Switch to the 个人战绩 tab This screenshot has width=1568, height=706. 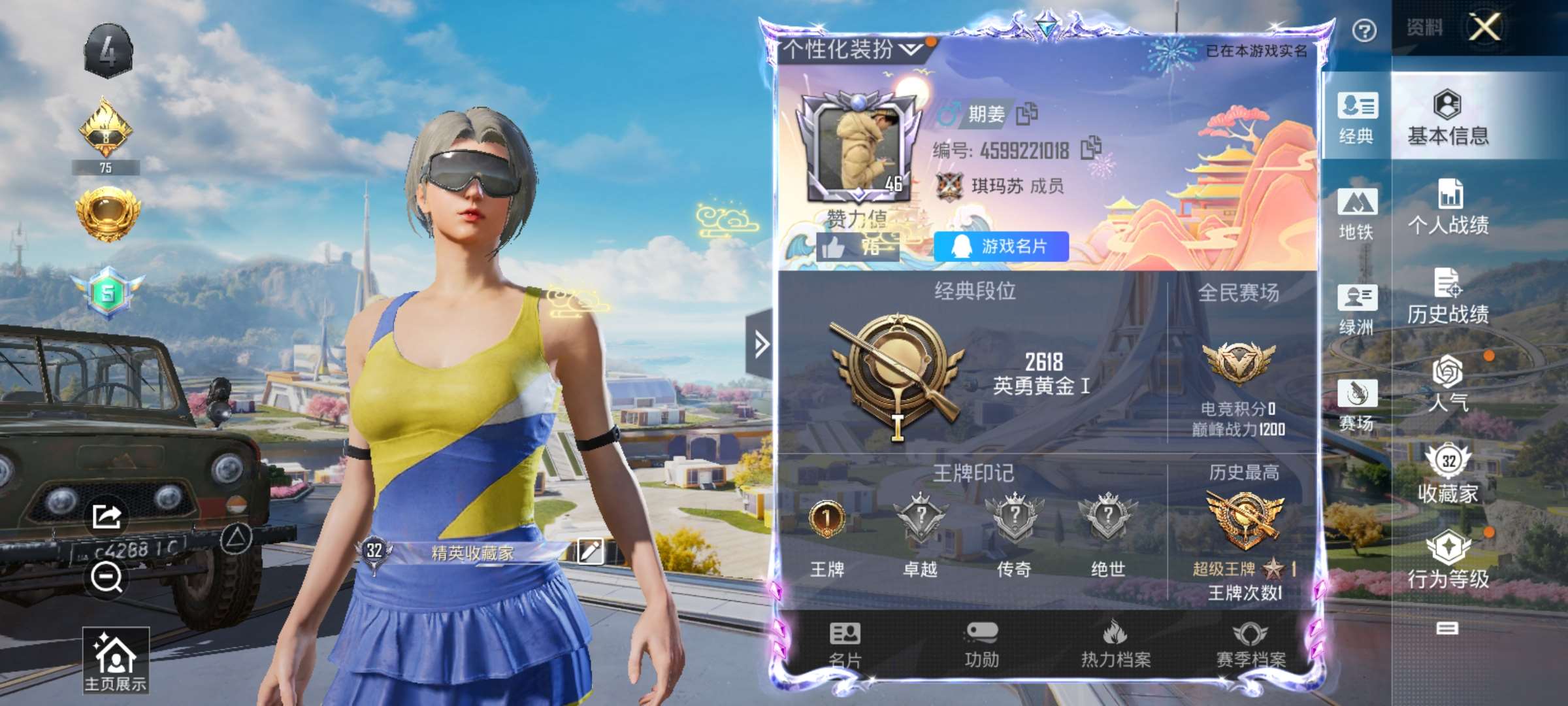(1448, 207)
